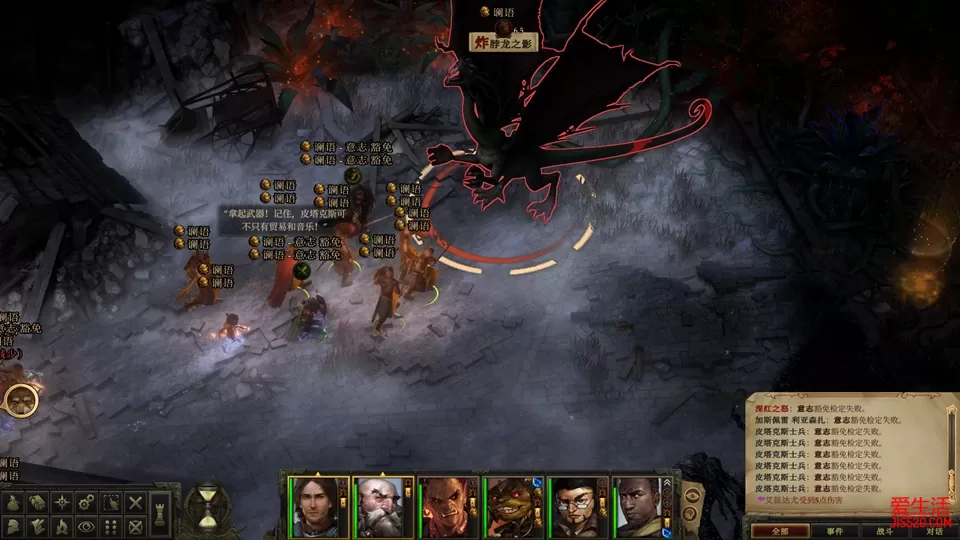Select the brown-haired human portrait
This screenshot has height=540, width=960.
[x=312, y=506]
